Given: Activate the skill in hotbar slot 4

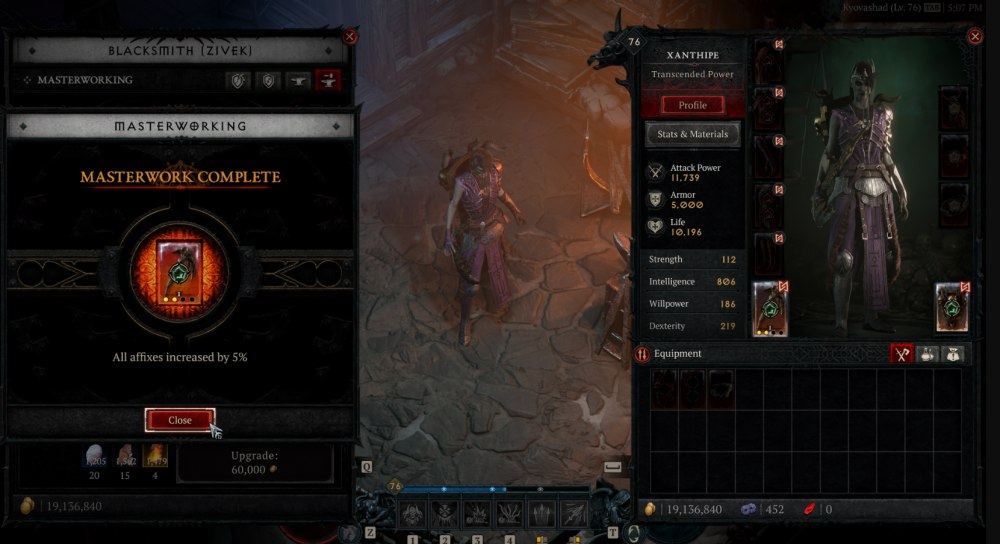Looking at the screenshot, I should click(510, 515).
